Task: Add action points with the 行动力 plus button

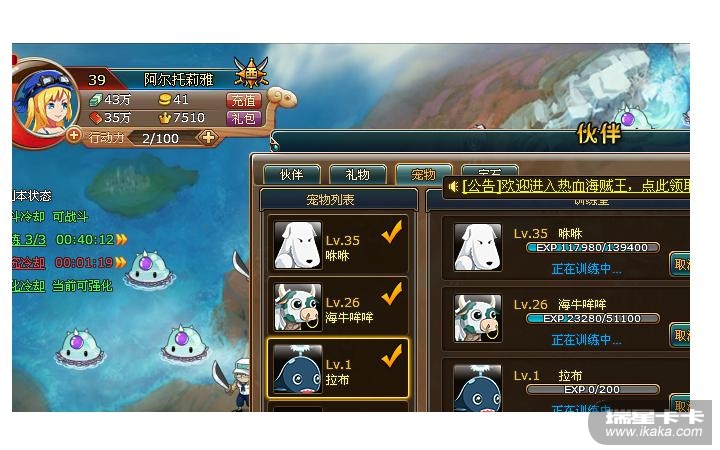Action: [x=208, y=137]
